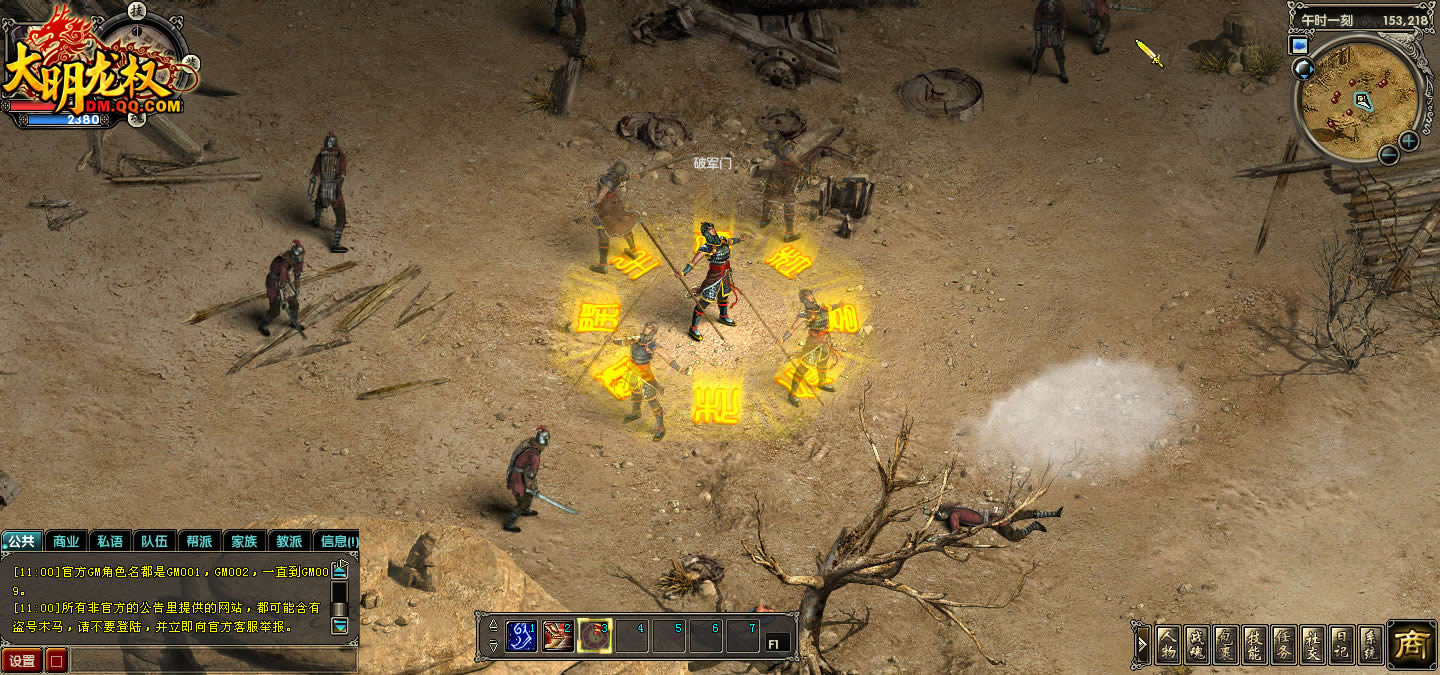1440x675 pixels.
Task: Open the 任务 quest log
Action: tap(1285, 644)
